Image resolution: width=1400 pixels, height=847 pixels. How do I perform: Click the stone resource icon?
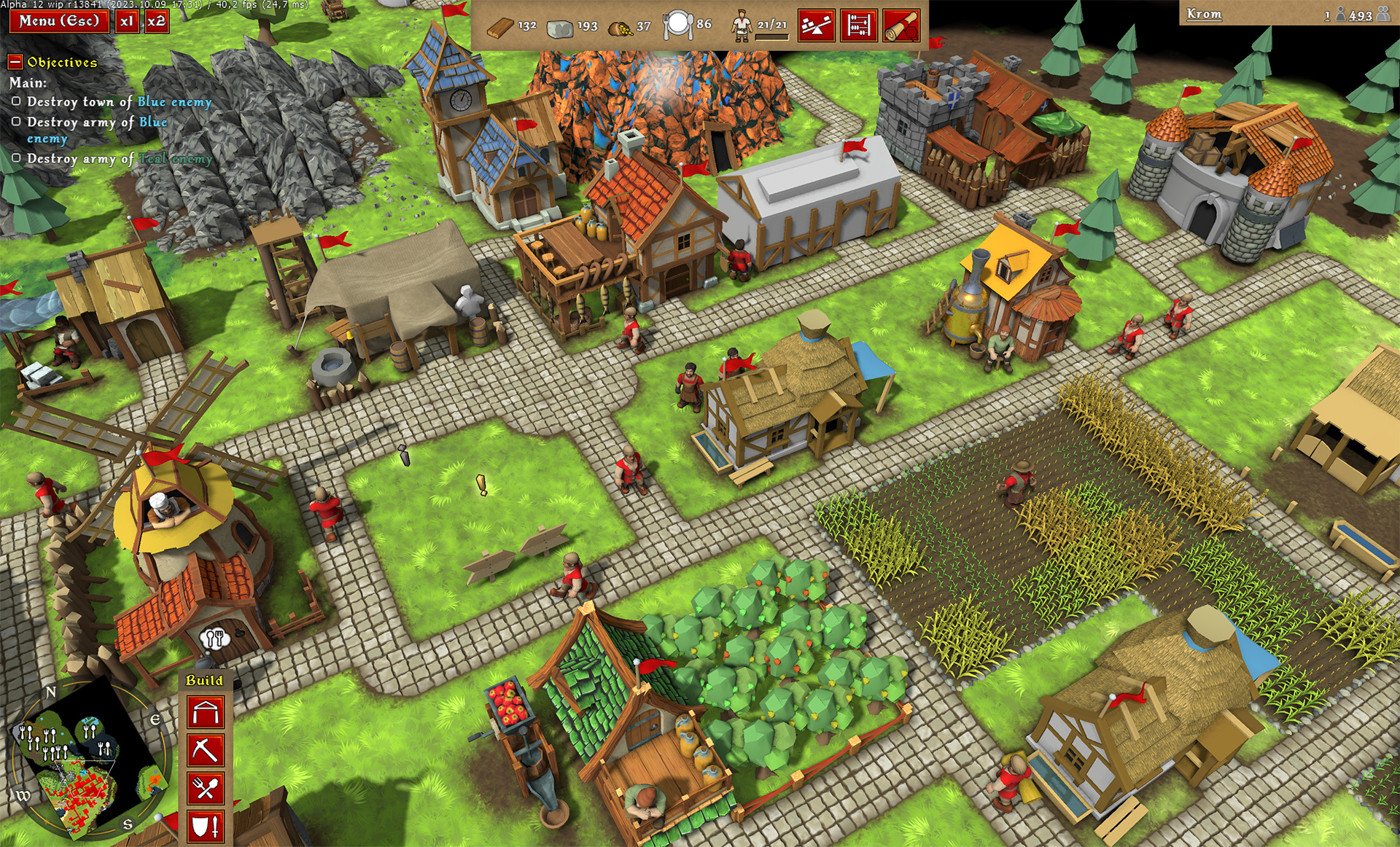559,28
